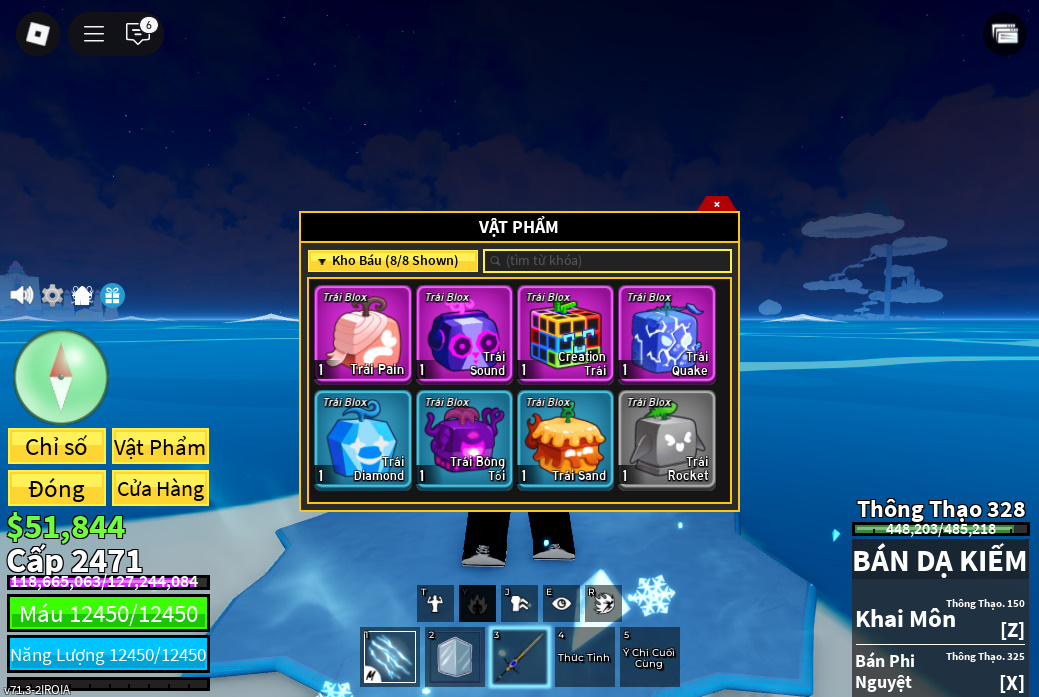Toggle the sound speaker icon
This screenshot has width=1039, height=697.
(21, 295)
